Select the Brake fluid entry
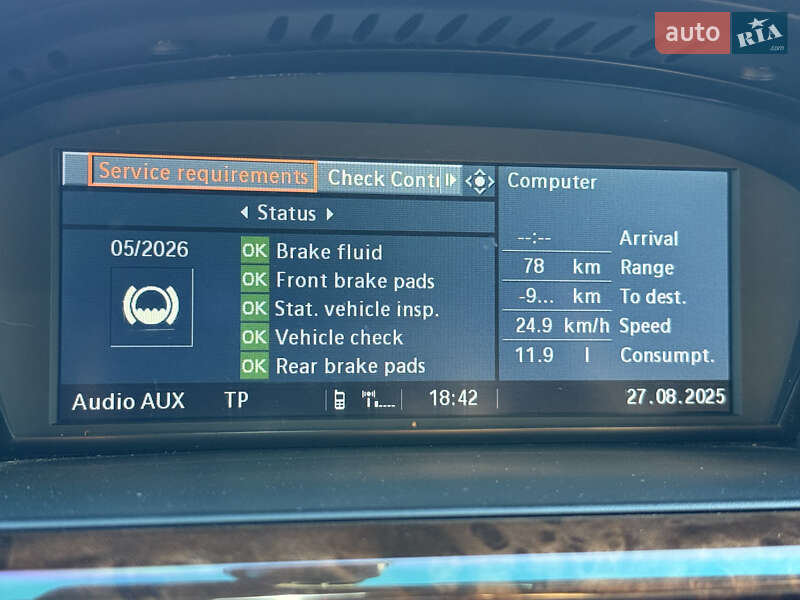This screenshot has height=600, width=800. point(328,252)
